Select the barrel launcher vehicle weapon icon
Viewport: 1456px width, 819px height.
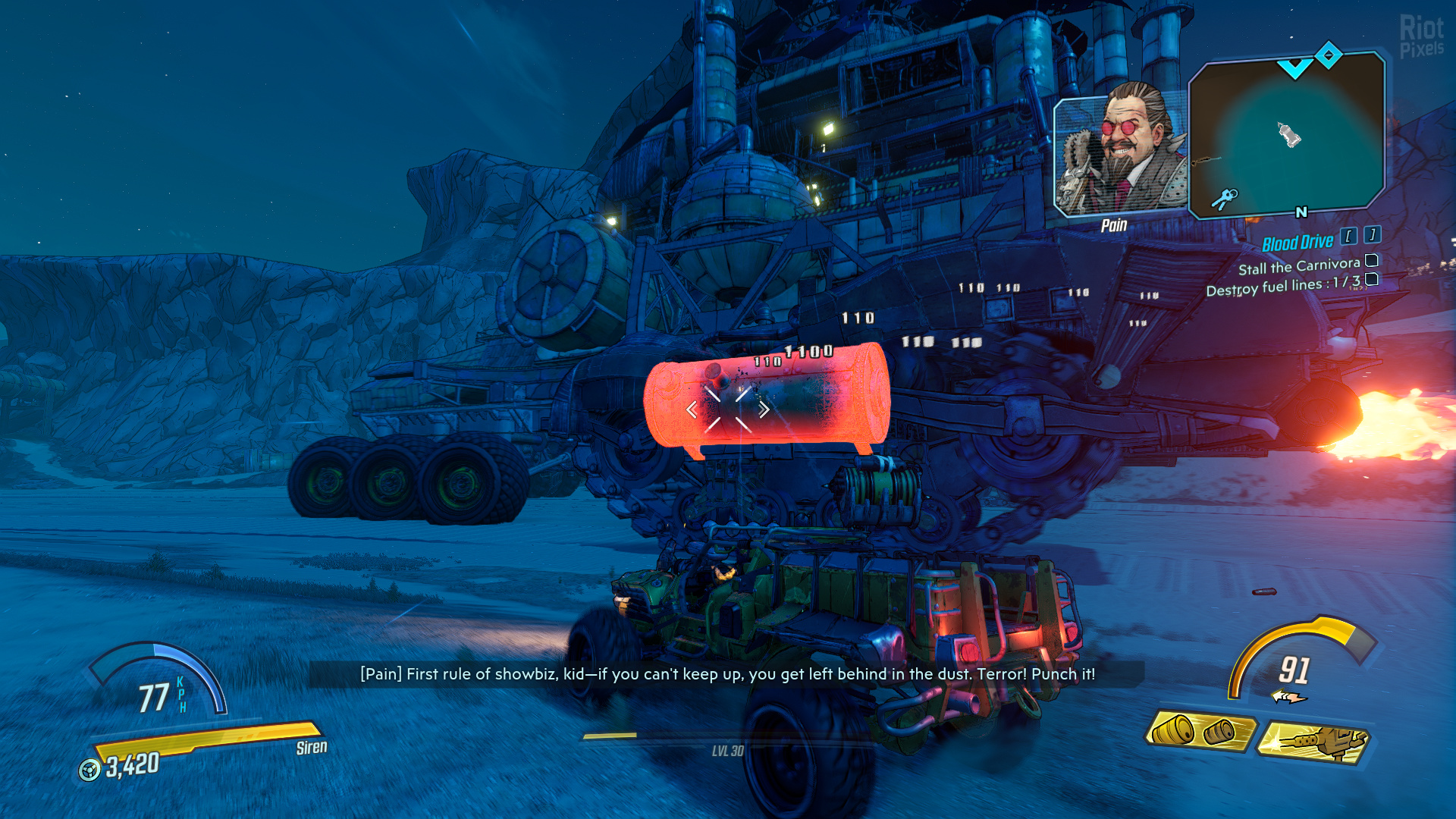(x=1200, y=731)
